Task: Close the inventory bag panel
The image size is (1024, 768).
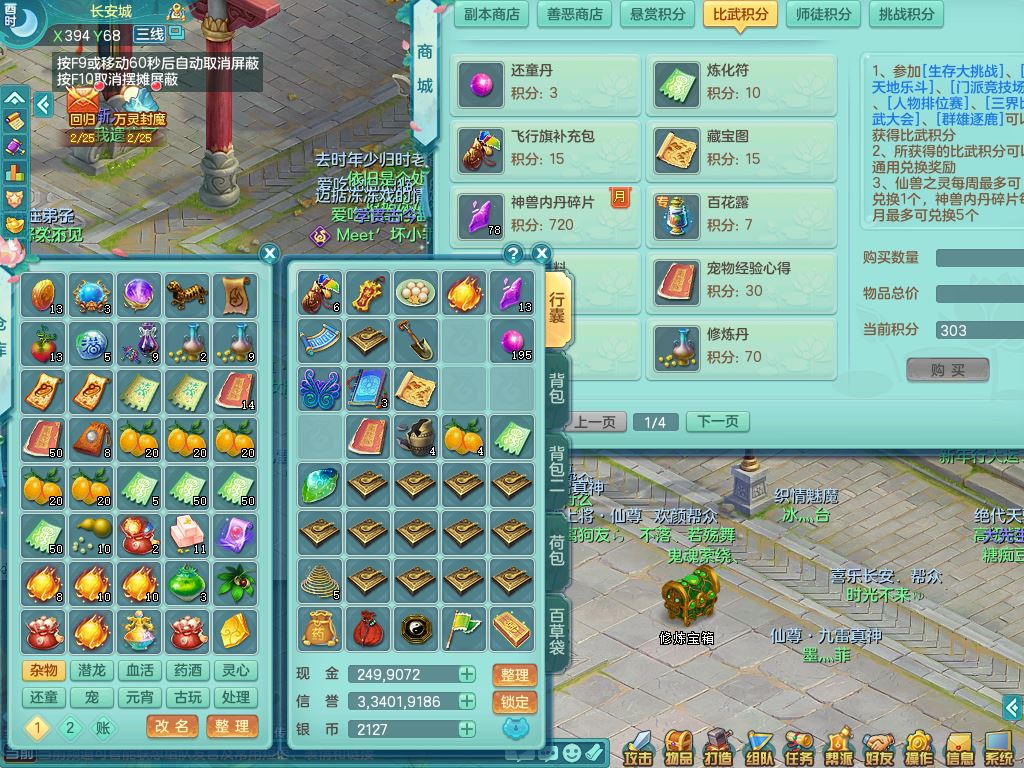Action: coord(541,253)
